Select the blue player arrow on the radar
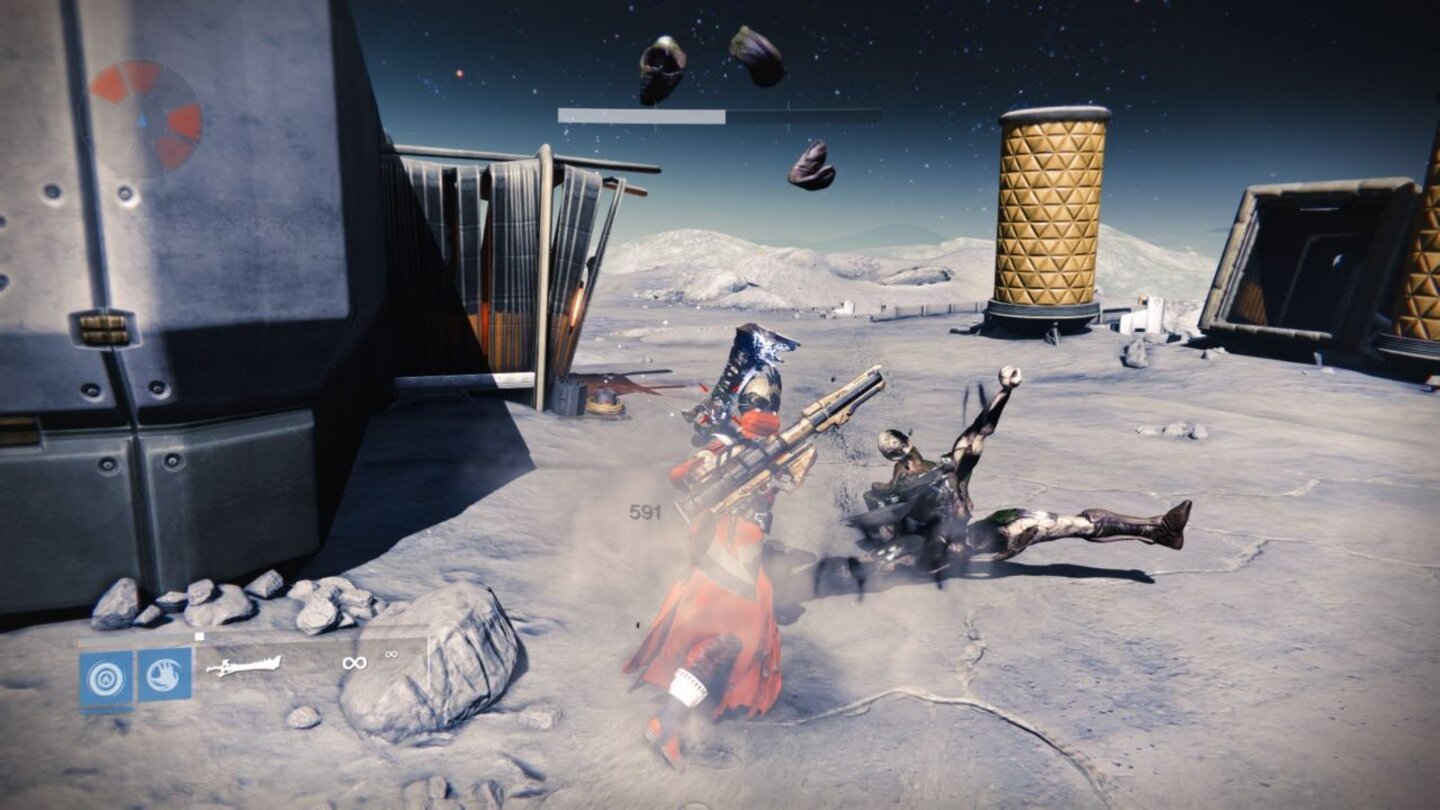This screenshot has width=1440, height=810. coord(143,119)
